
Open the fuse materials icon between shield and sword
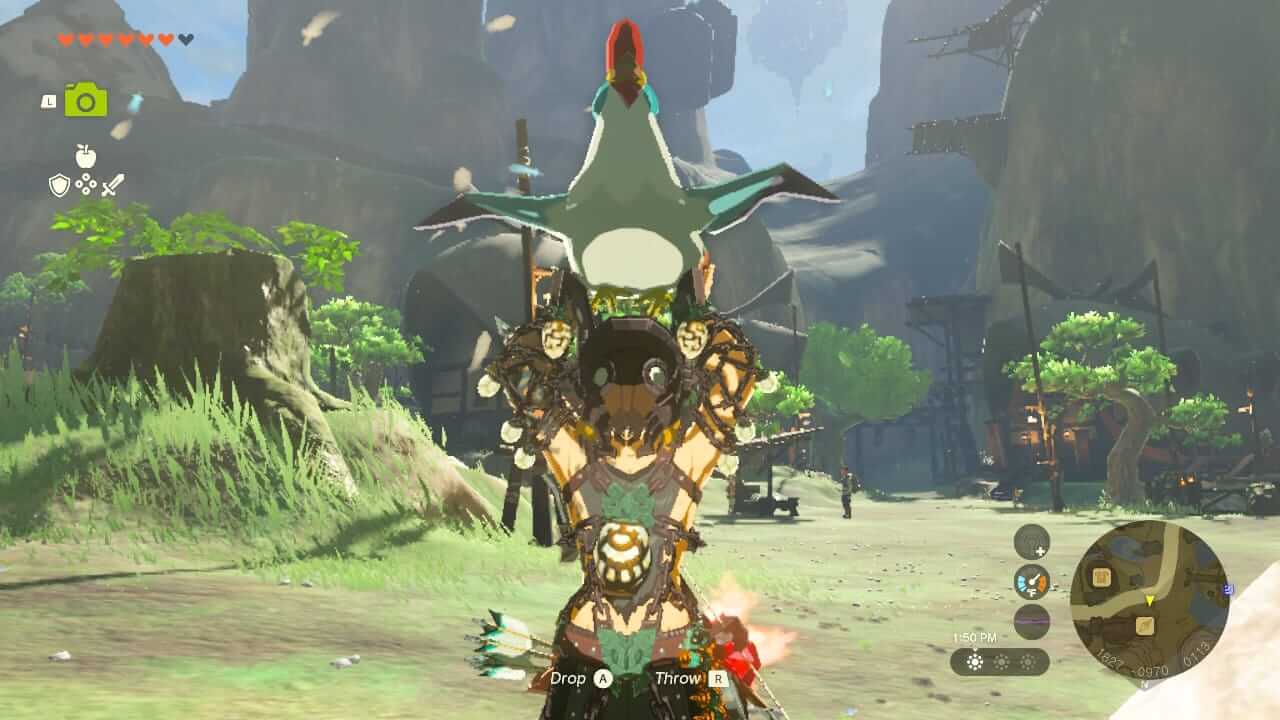(x=86, y=184)
